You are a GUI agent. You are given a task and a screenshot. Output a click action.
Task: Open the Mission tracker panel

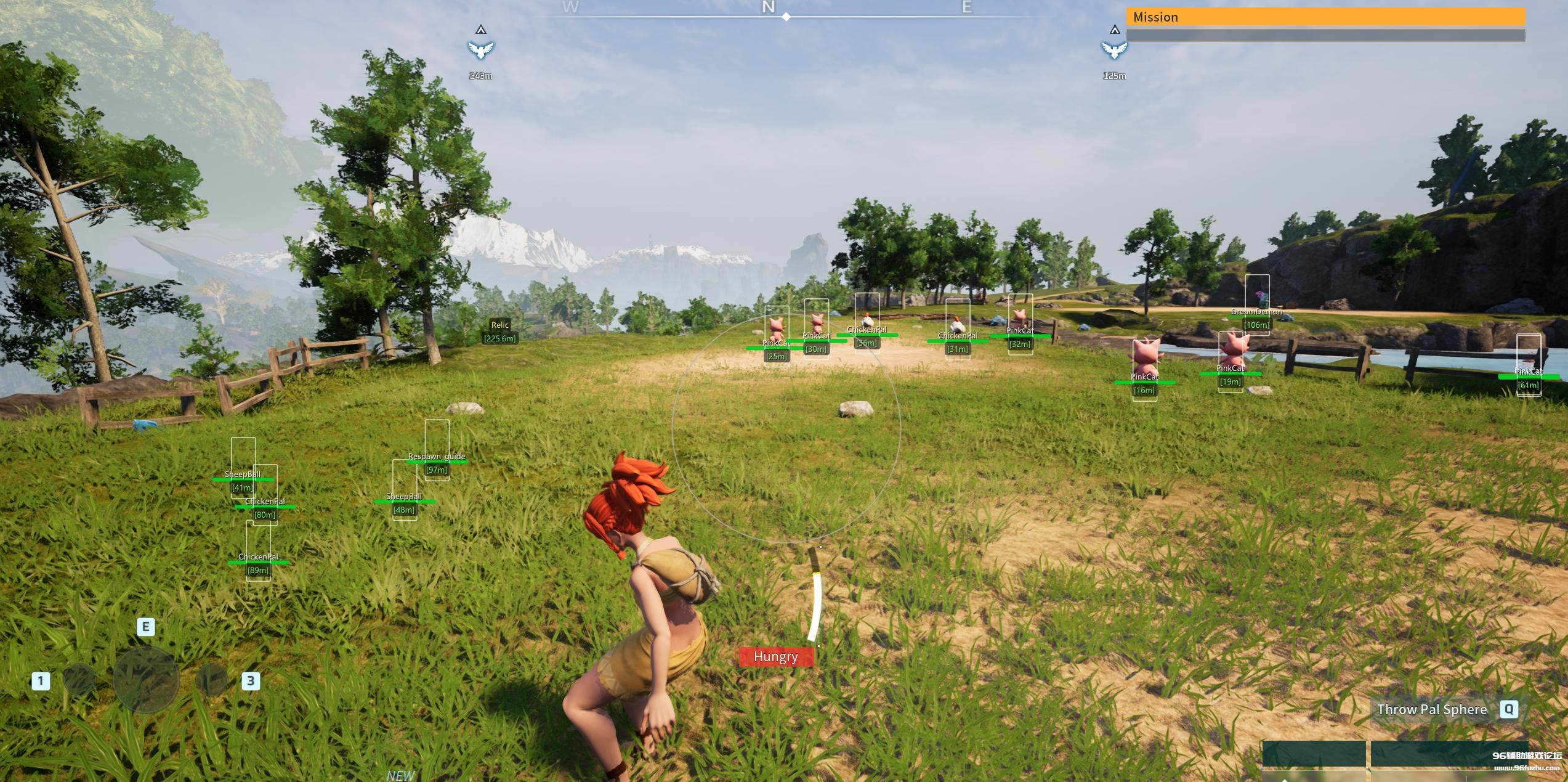pyautogui.click(x=1325, y=17)
